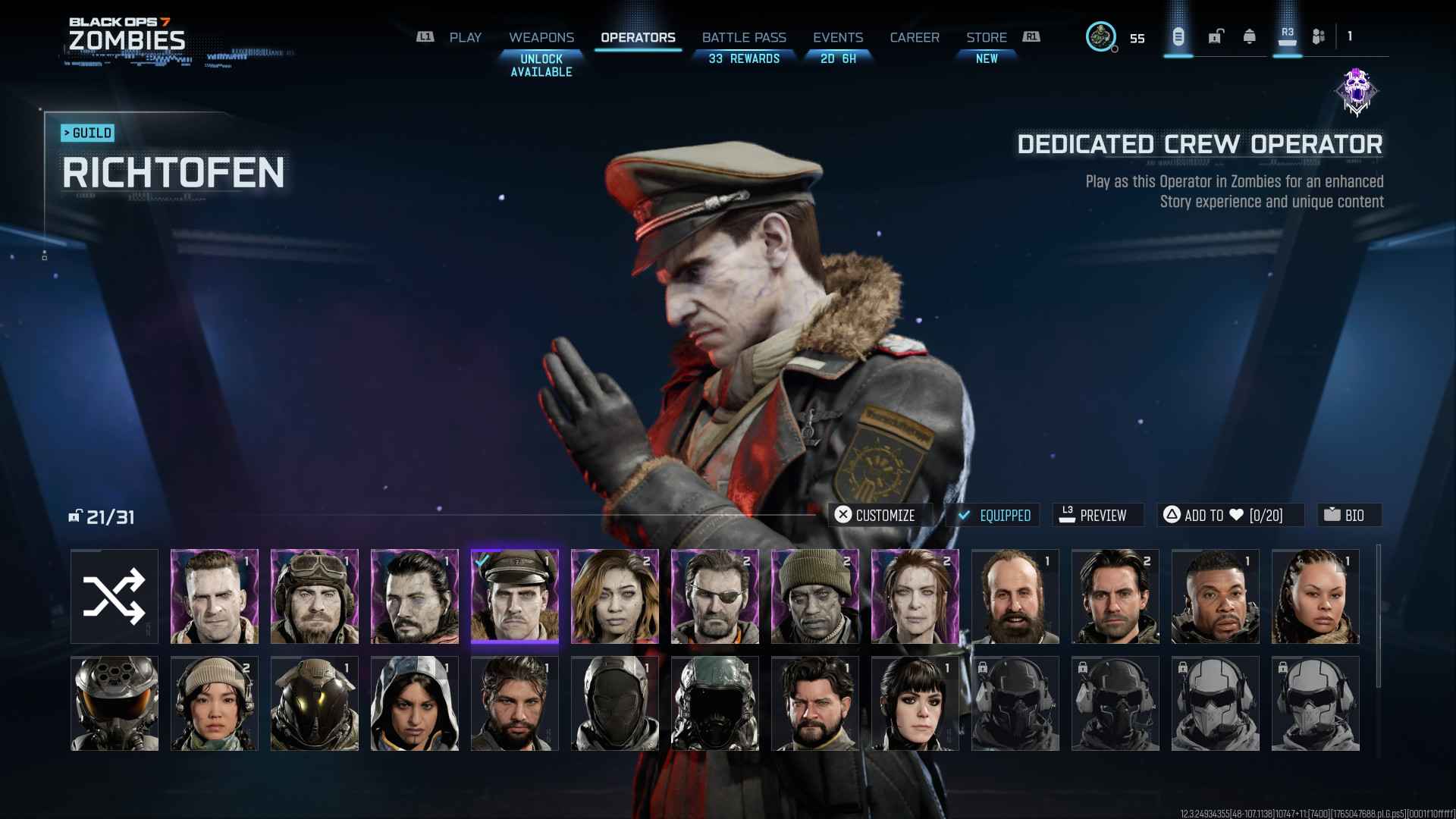Switch to the Play tab
This screenshot has width=1456, height=819.
pos(465,37)
